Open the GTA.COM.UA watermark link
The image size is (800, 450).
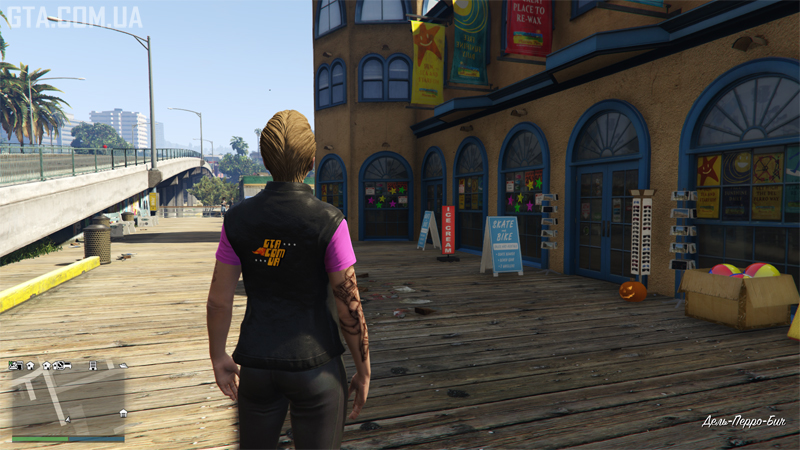74,16
